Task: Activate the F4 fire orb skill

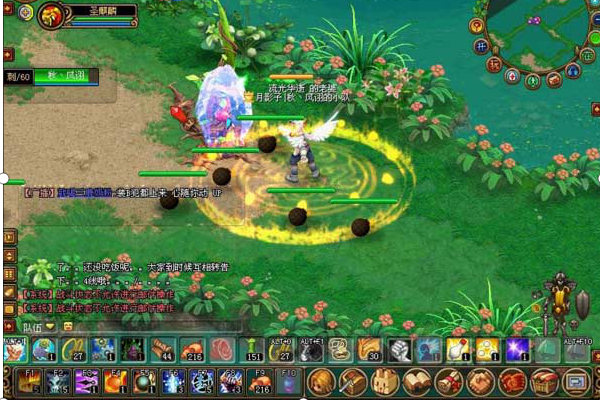Action: tap(114, 381)
